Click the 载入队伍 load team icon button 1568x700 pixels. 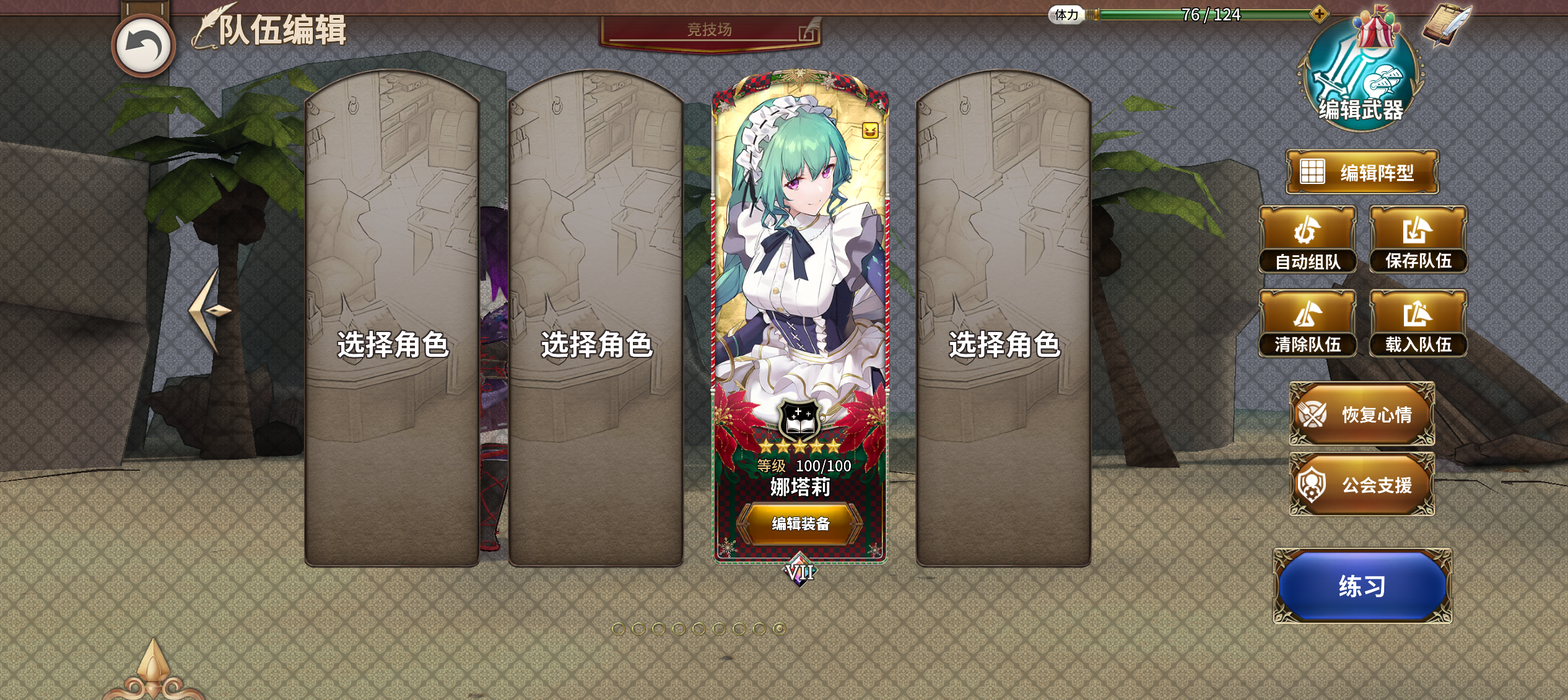1419,322
